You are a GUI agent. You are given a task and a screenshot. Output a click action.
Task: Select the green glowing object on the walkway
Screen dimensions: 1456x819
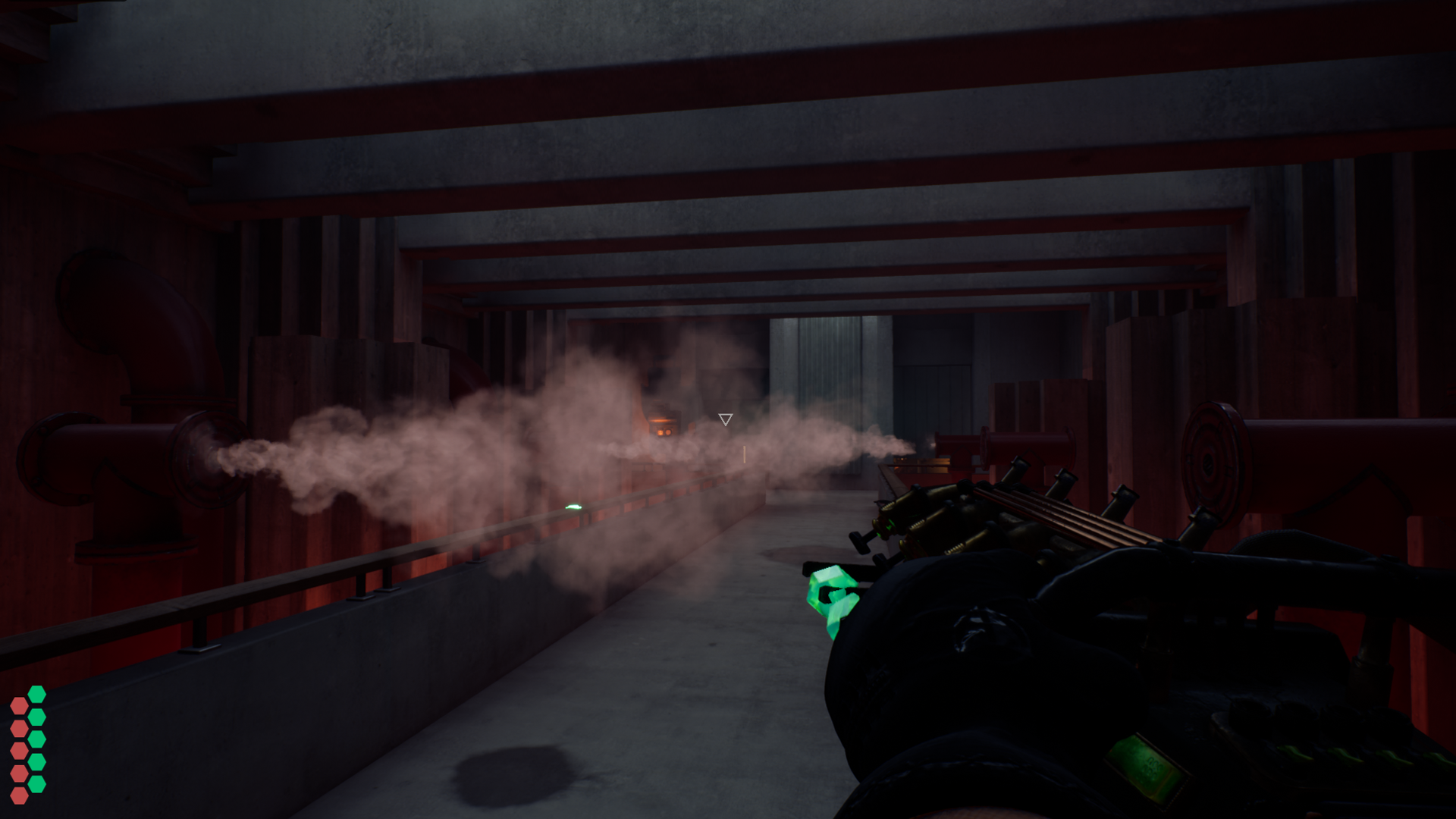(573, 505)
